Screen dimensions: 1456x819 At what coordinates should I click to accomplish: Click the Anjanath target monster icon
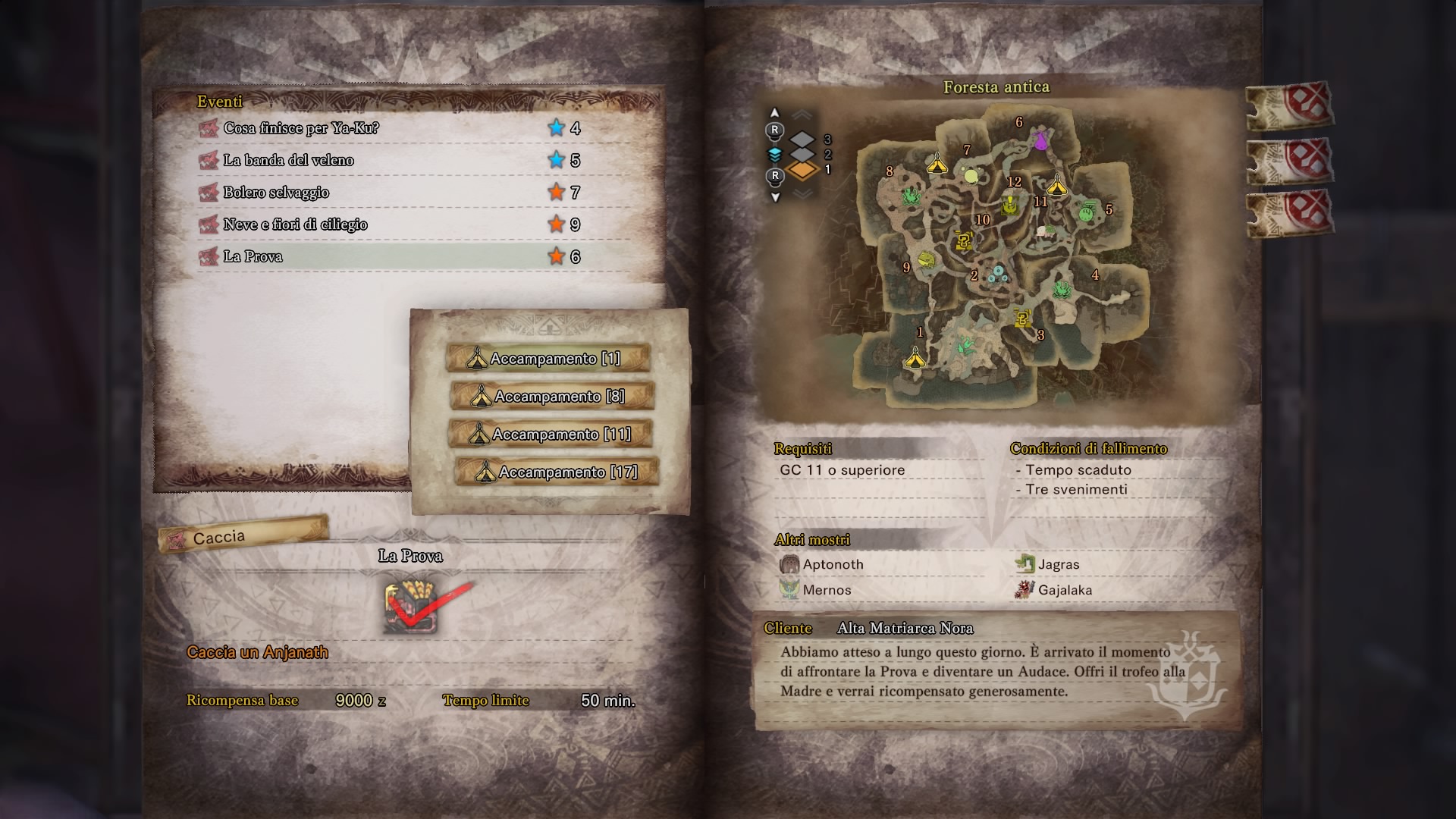412,608
